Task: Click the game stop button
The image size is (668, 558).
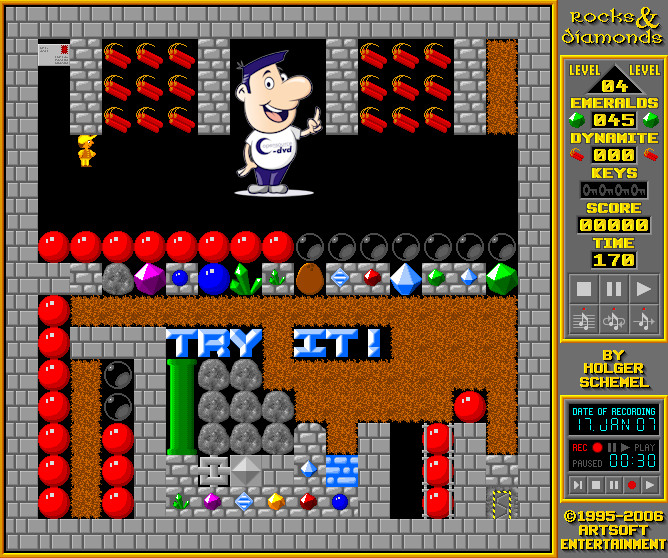Action: (x=584, y=290)
